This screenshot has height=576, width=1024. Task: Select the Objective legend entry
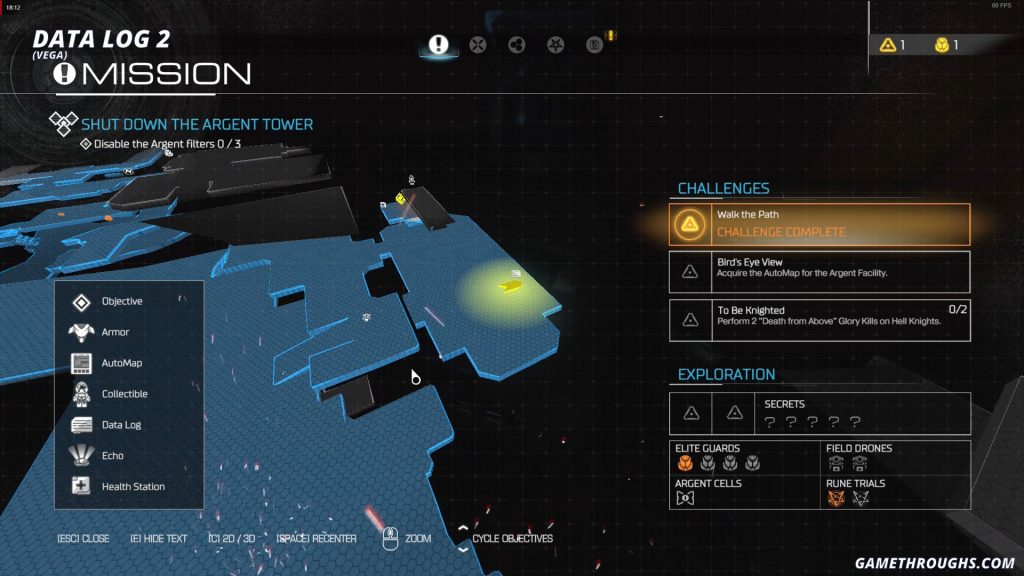(121, 301)
